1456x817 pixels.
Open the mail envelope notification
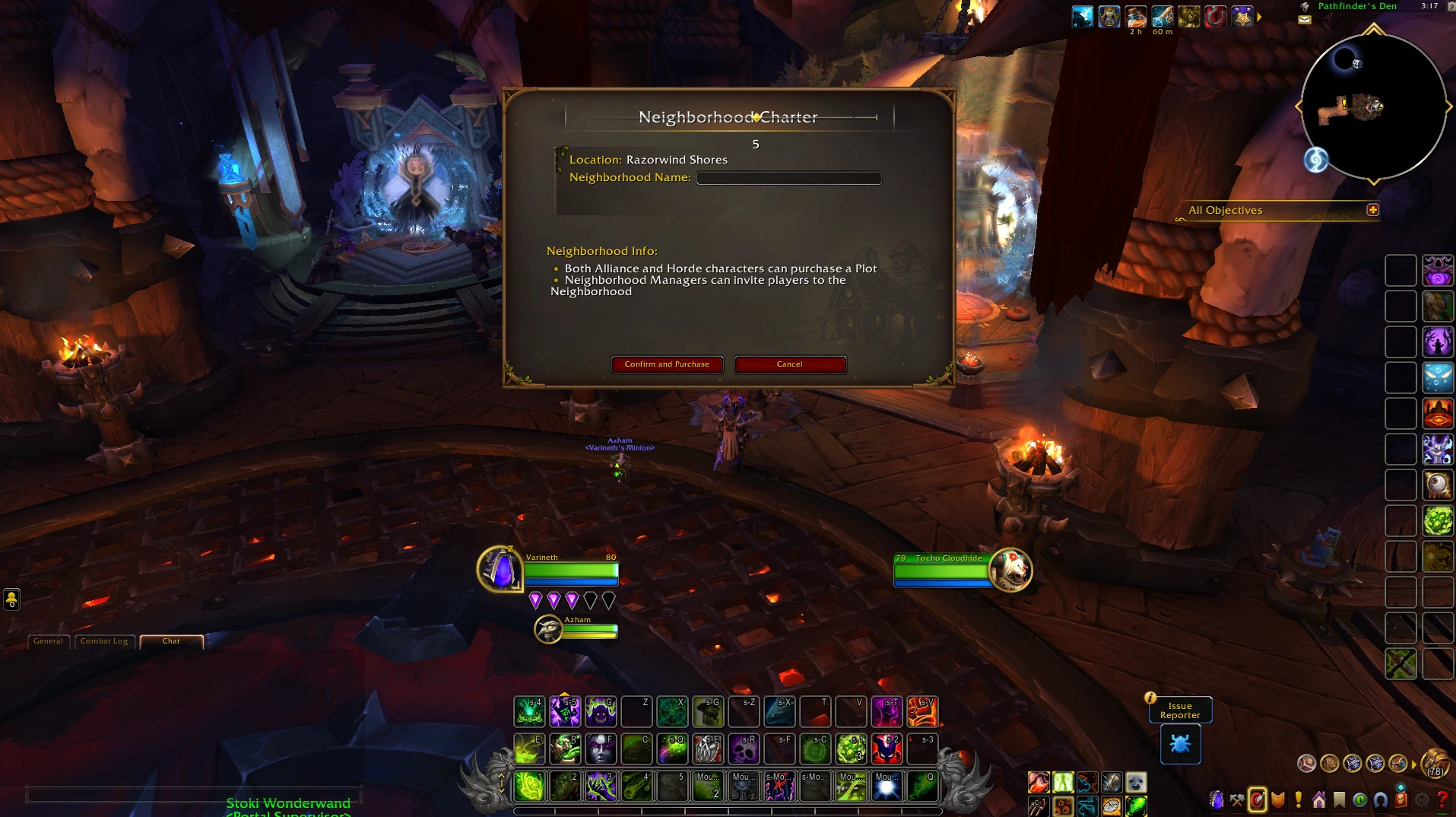[x=1305, y=20]
